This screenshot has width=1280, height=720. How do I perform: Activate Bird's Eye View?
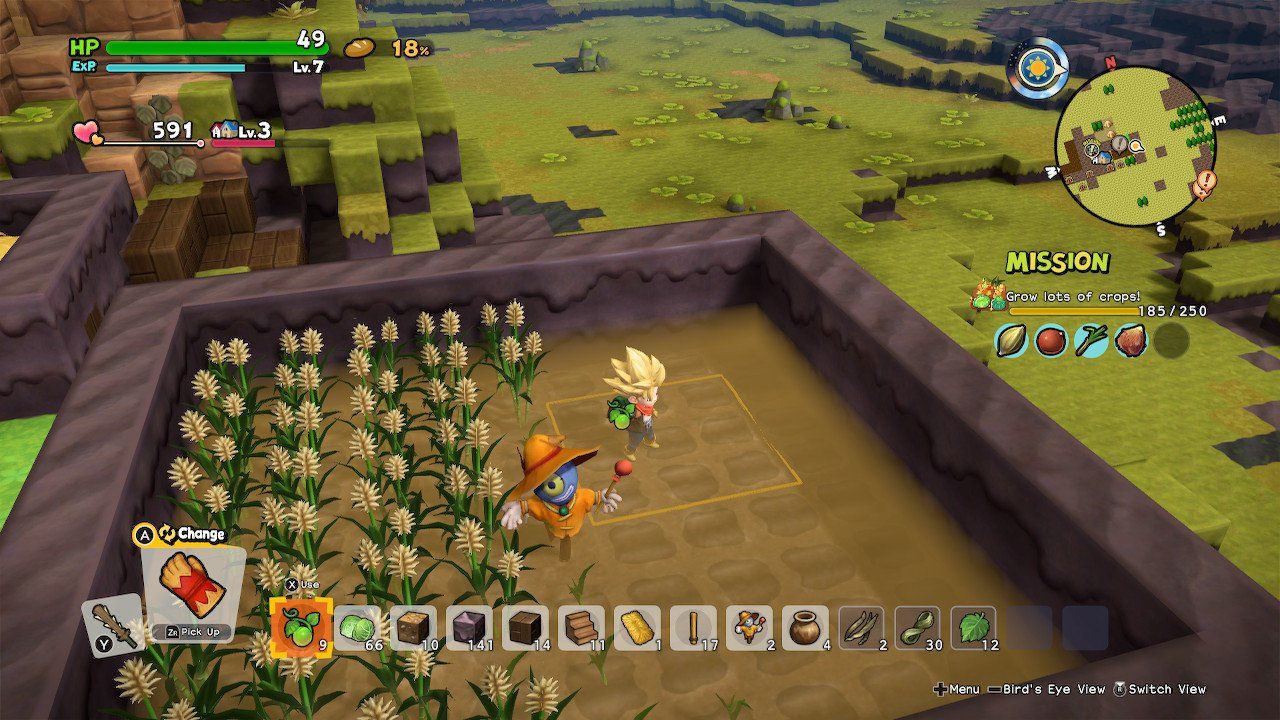pyautogui.click(x=1056, y=689)
